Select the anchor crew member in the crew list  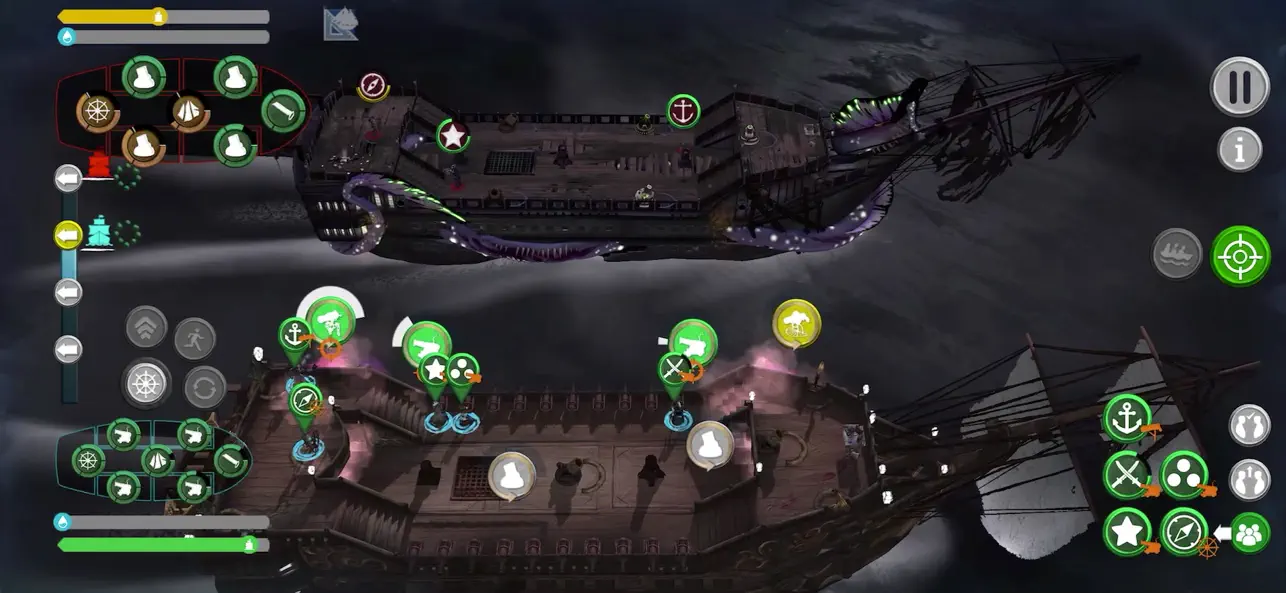[x=1127, y=418]
